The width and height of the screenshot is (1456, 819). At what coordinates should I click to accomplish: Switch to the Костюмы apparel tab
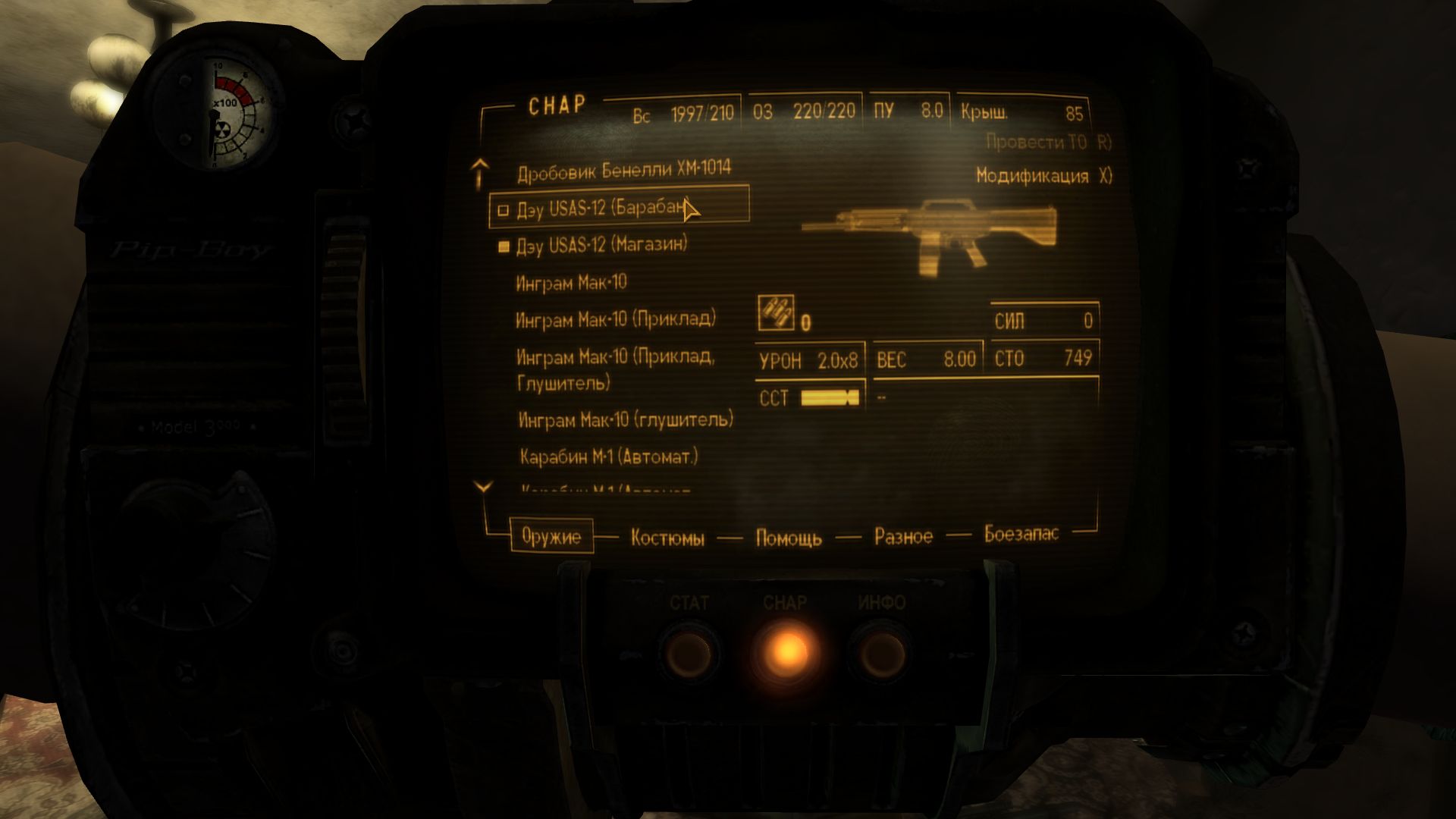click(x=667, y=538)
